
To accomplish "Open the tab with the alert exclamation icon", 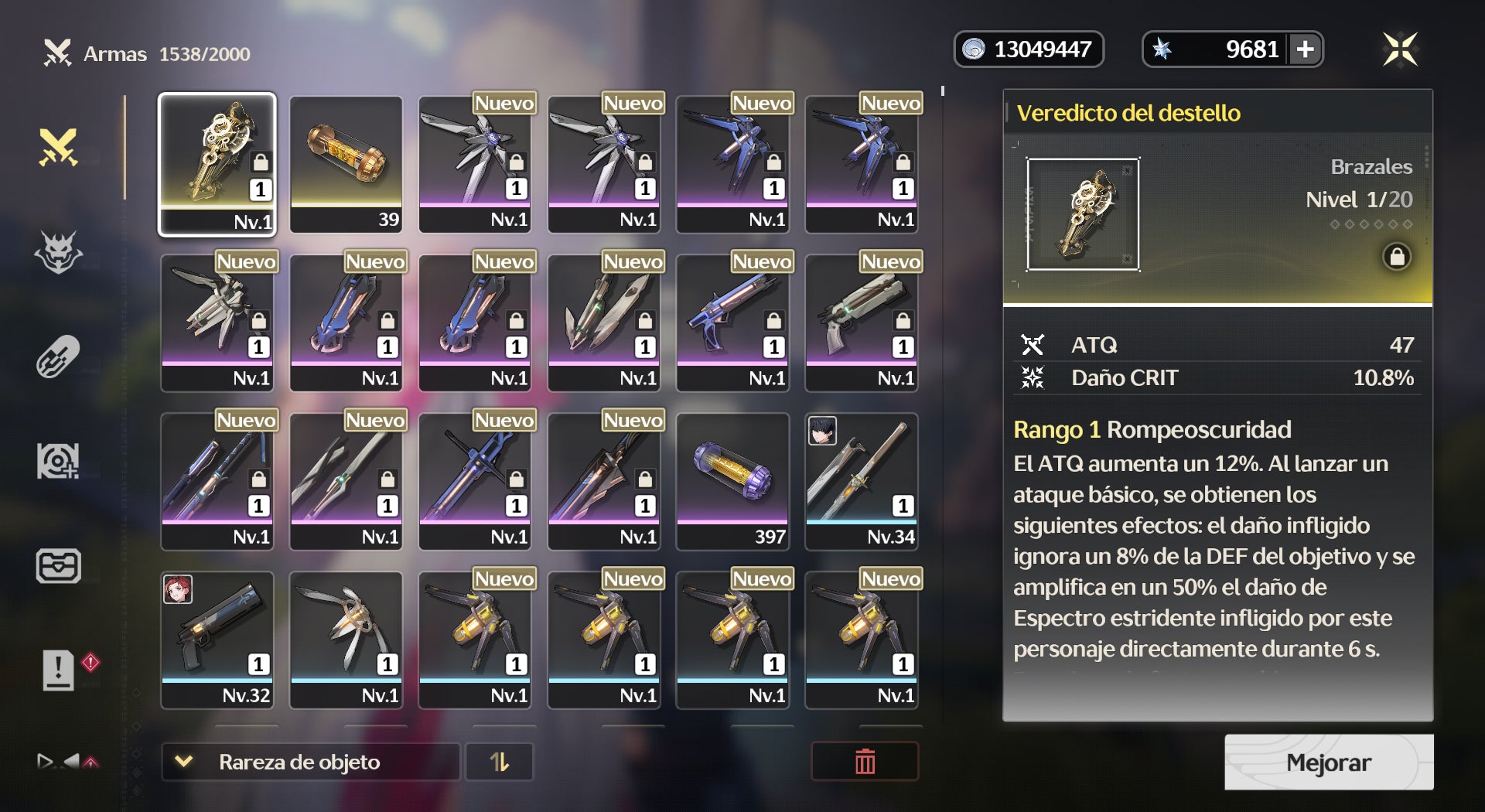I will [x=59, y=670].
